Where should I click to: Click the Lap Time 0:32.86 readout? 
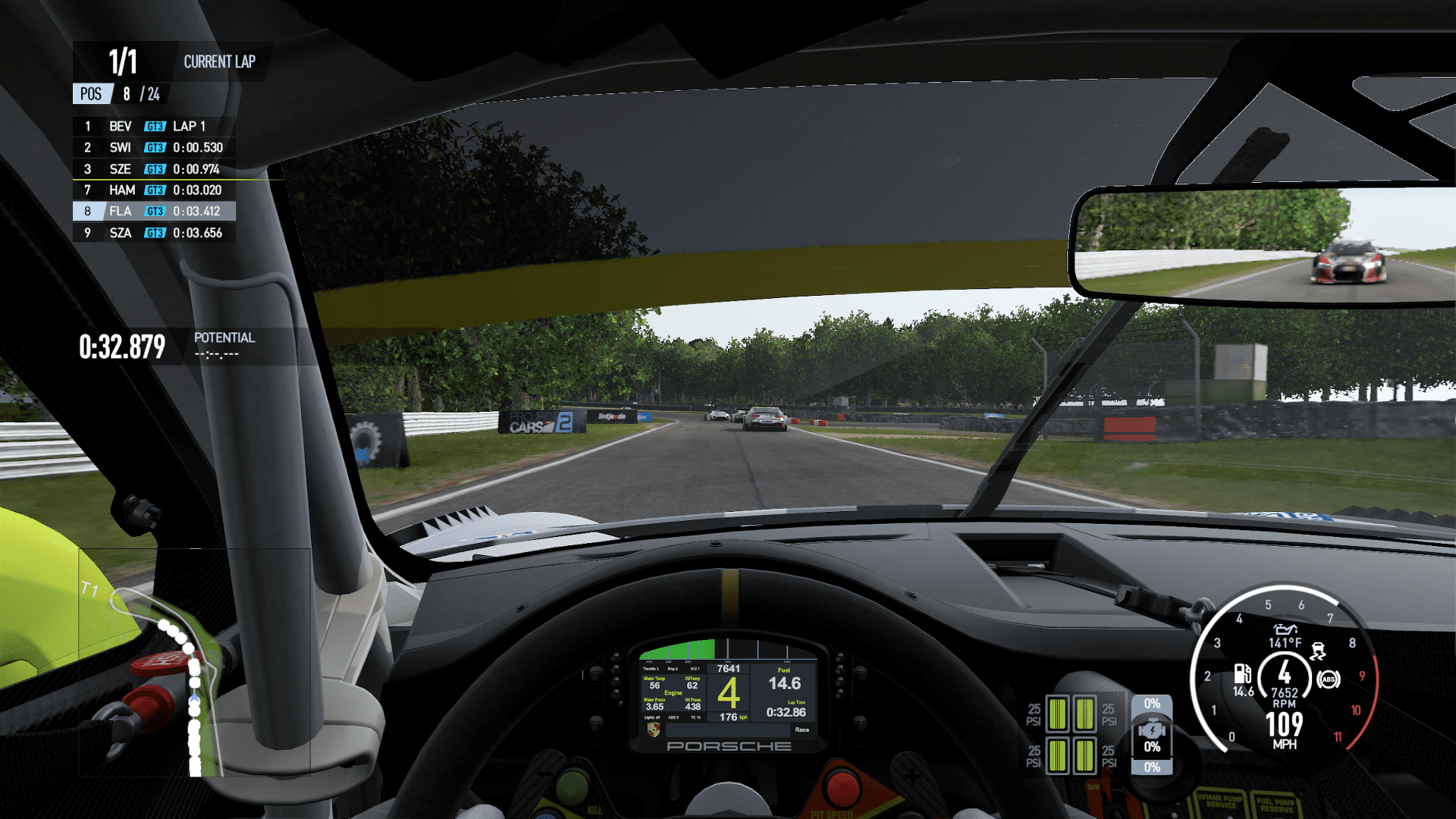(786, 711)
